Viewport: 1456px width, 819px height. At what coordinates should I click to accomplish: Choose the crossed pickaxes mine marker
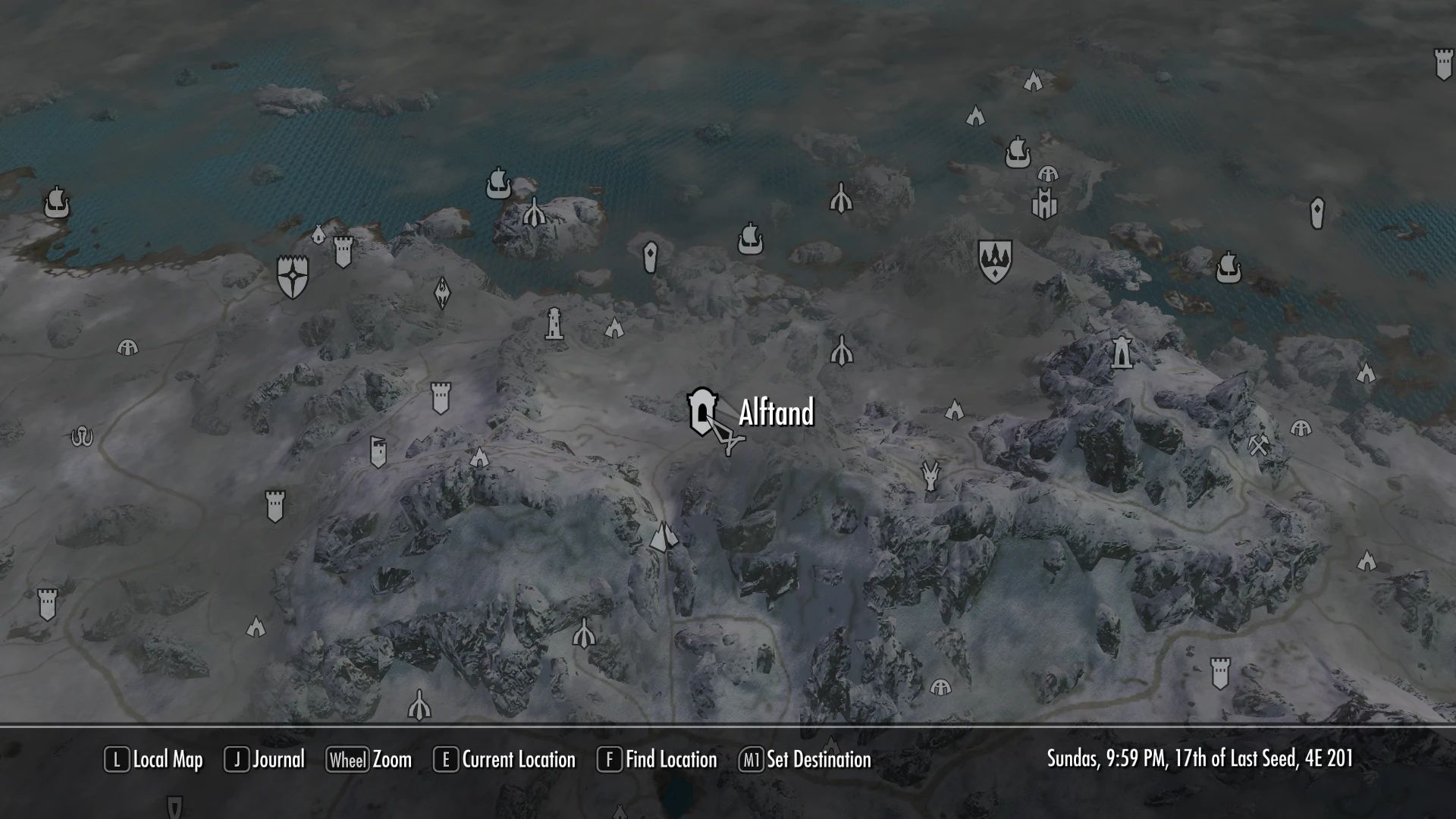coord(1258,445)
